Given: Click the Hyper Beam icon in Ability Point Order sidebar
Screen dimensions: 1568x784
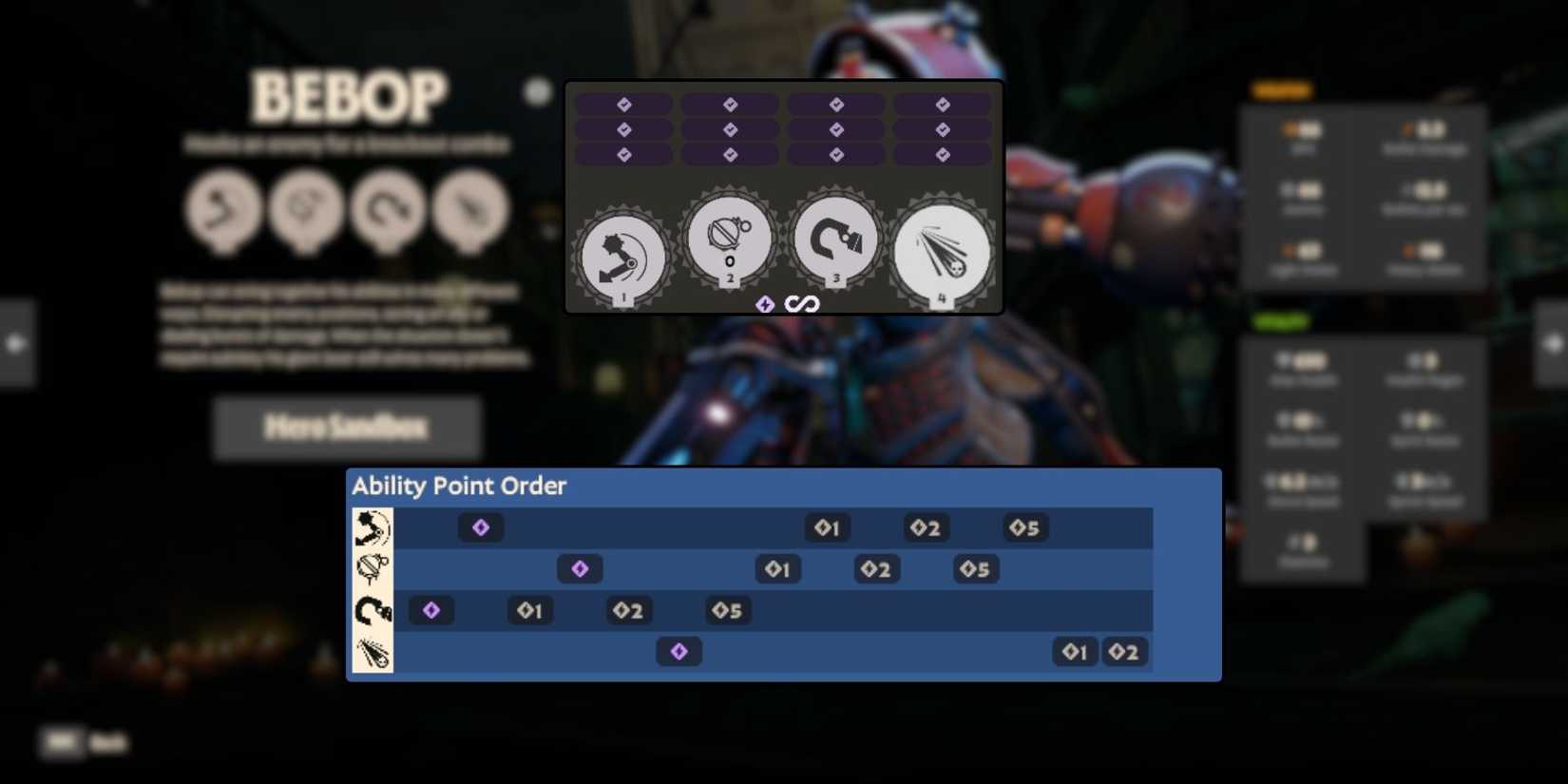Looking at the screenshot, I should [372, 653].
